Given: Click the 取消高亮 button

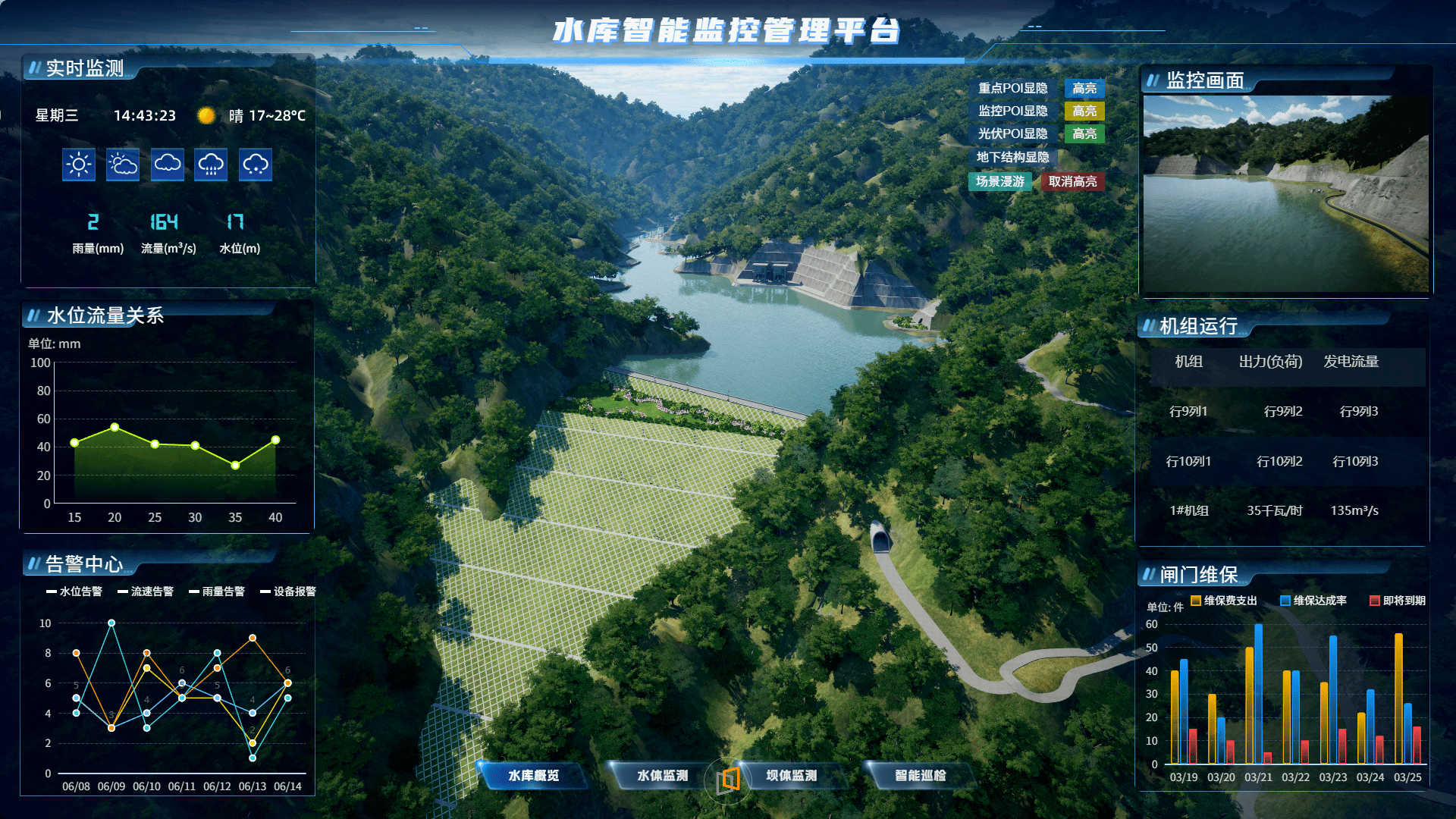Looking at the screenshot, I should [x=1072, y=181].
